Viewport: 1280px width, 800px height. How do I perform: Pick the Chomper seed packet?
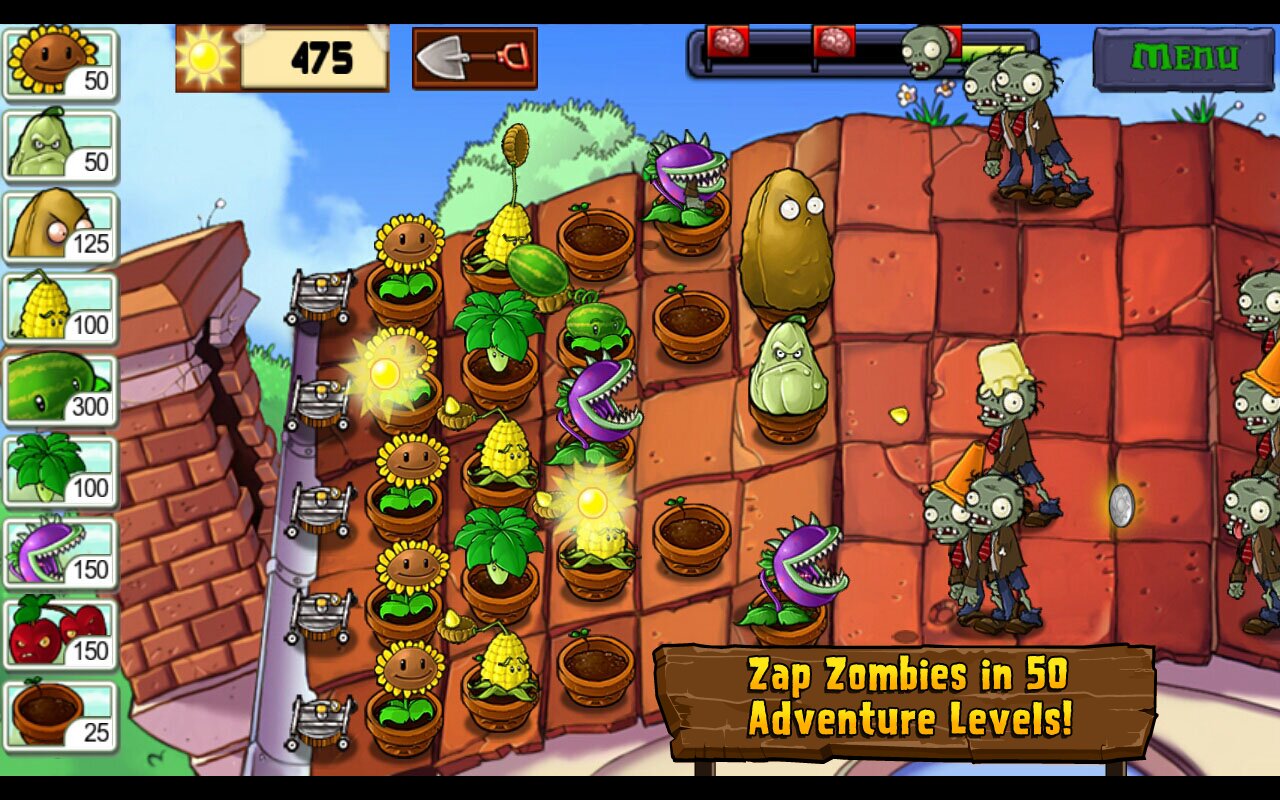click(x=60, y=553)
